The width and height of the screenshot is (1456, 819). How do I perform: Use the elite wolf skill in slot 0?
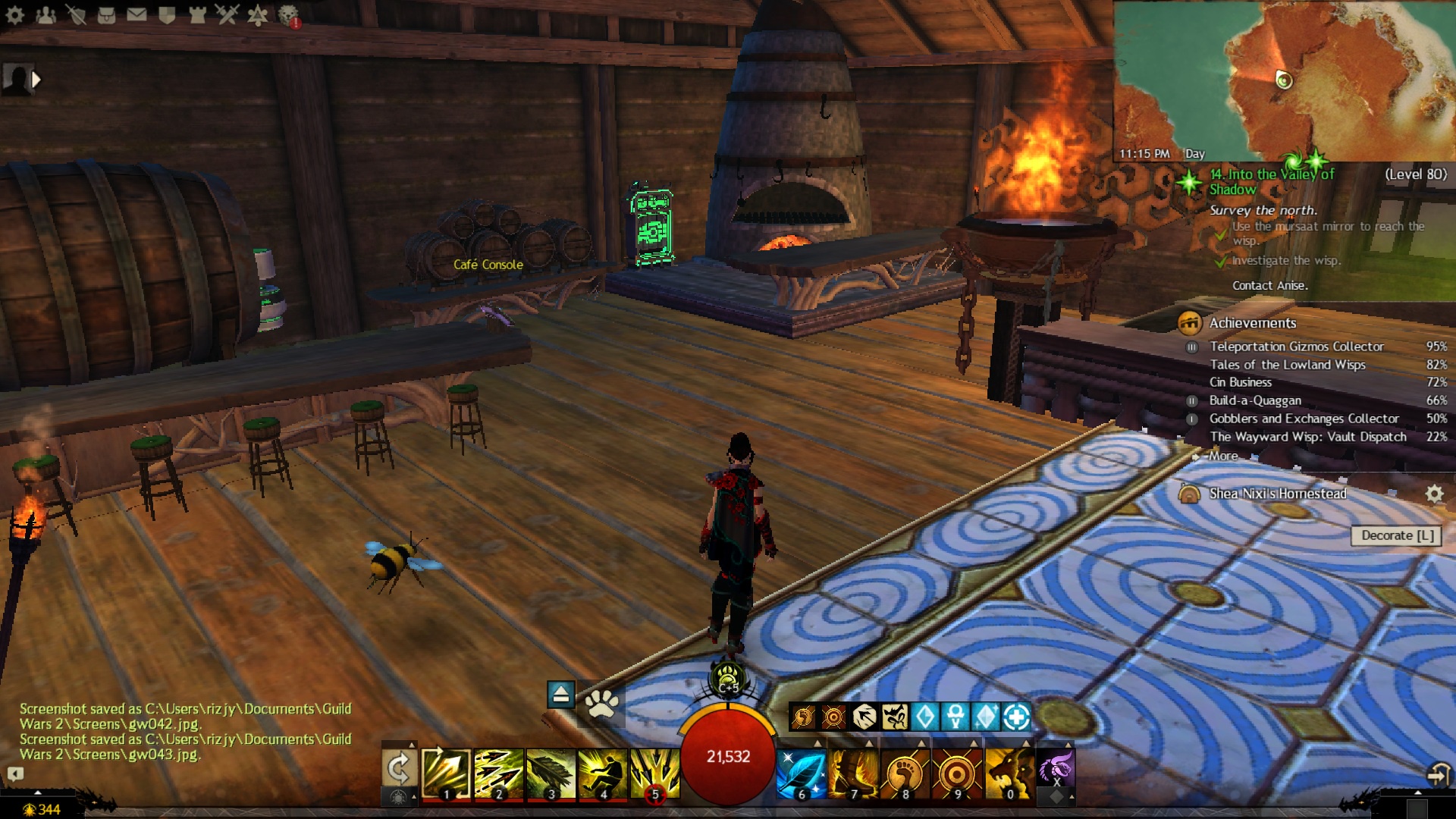pyautogui.click(x=1009, y=773)
